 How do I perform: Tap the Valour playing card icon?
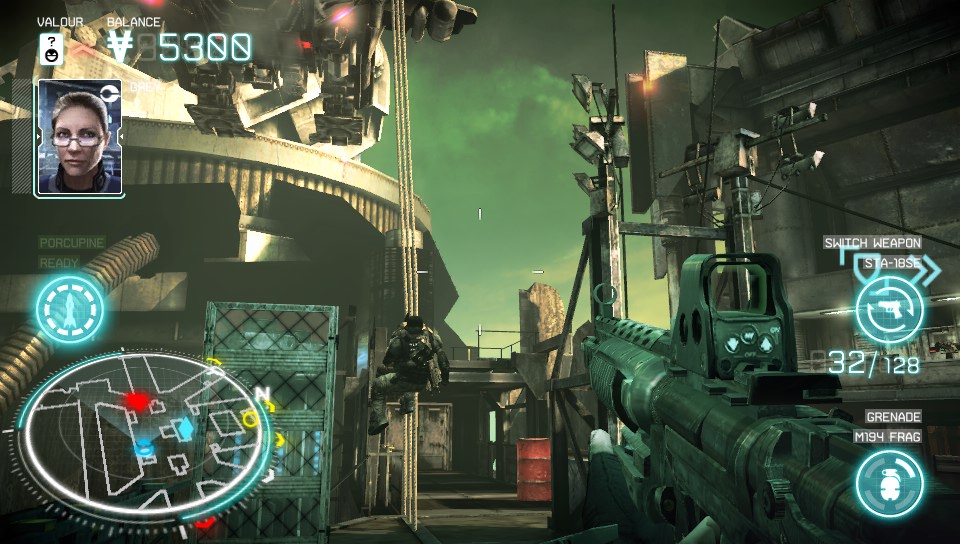[51, 48]
